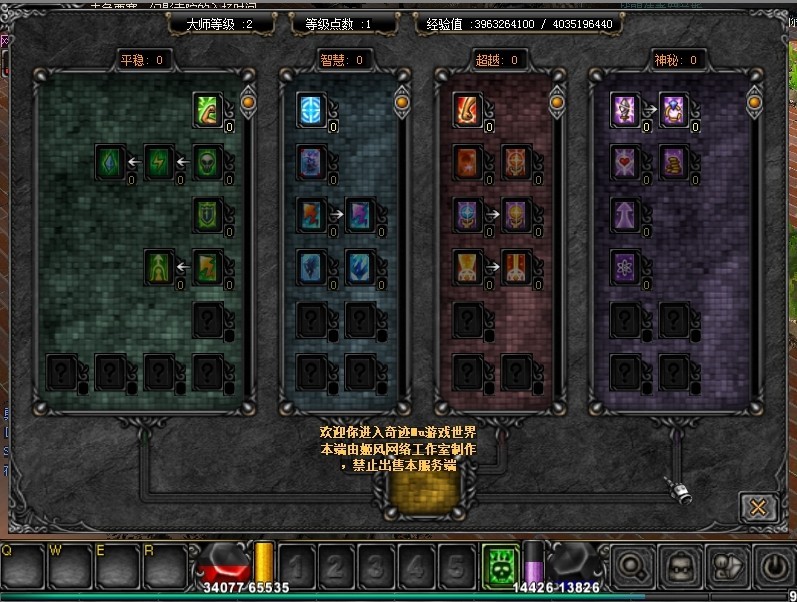Image resolution: width=797 pixels, height=602 pixels.
Task: Close the master skill tree window
Action: pyautogui.click(x=758, y=507)
